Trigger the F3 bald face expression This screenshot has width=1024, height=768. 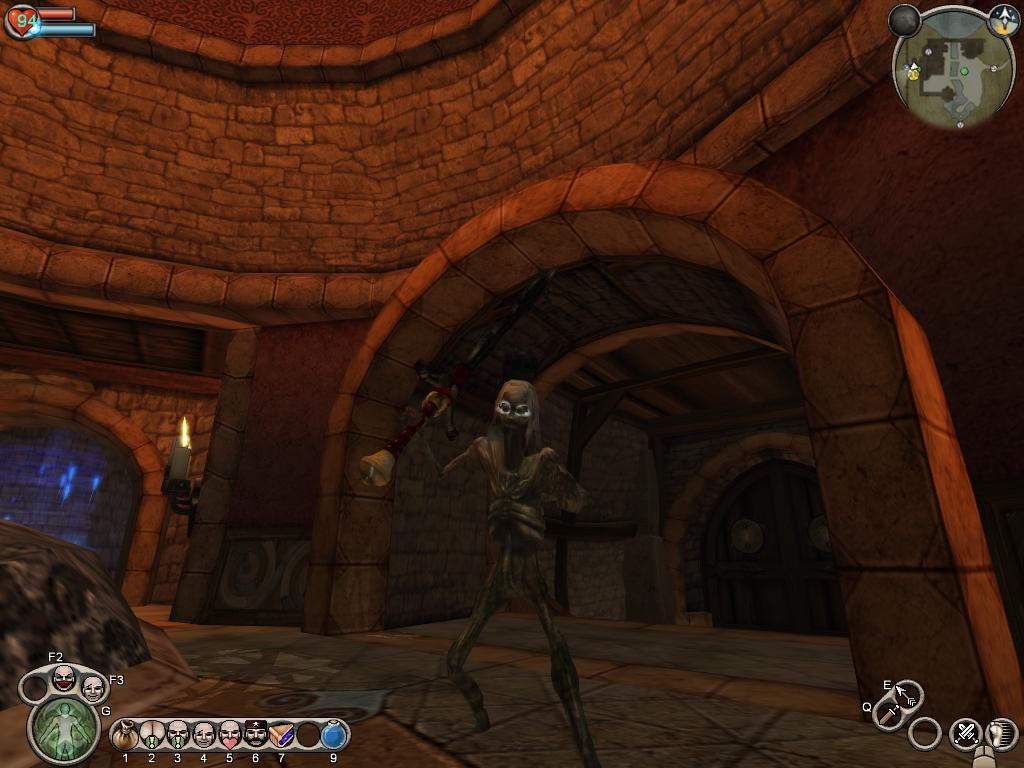92,688
